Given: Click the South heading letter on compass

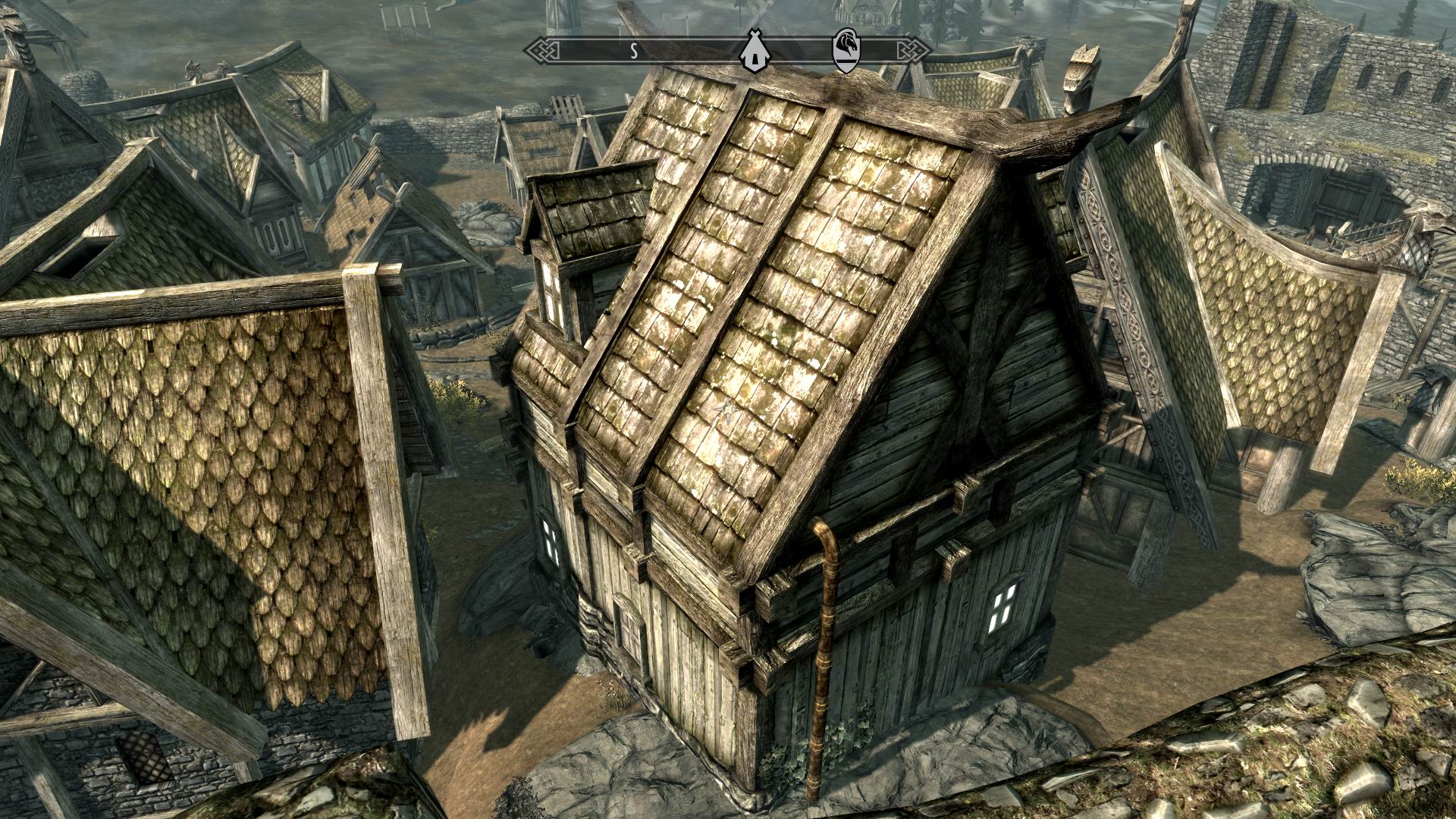Looking at the screenshot, I should [633, 51].
